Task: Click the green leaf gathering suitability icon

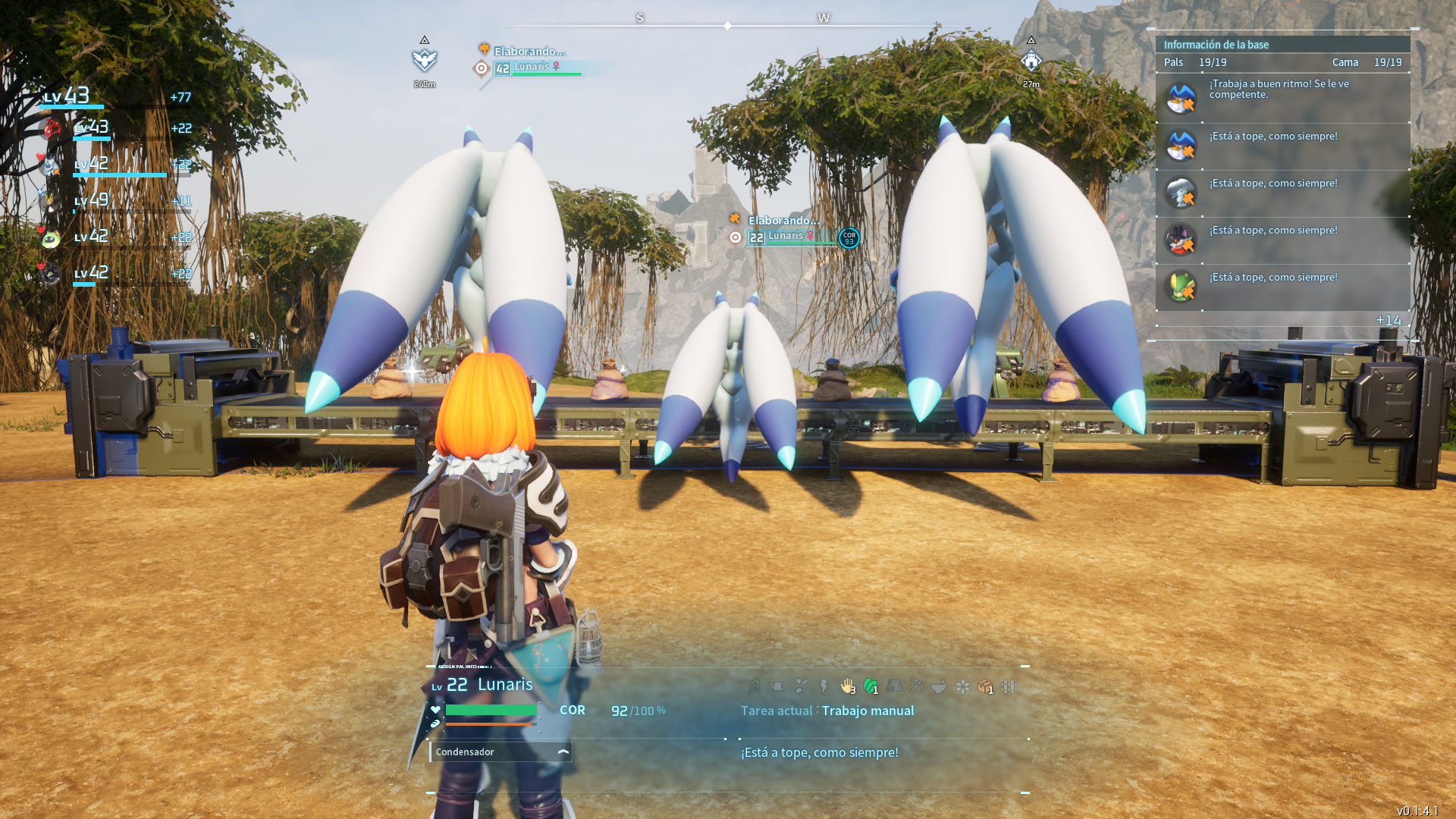Action: tap(870, 686)
